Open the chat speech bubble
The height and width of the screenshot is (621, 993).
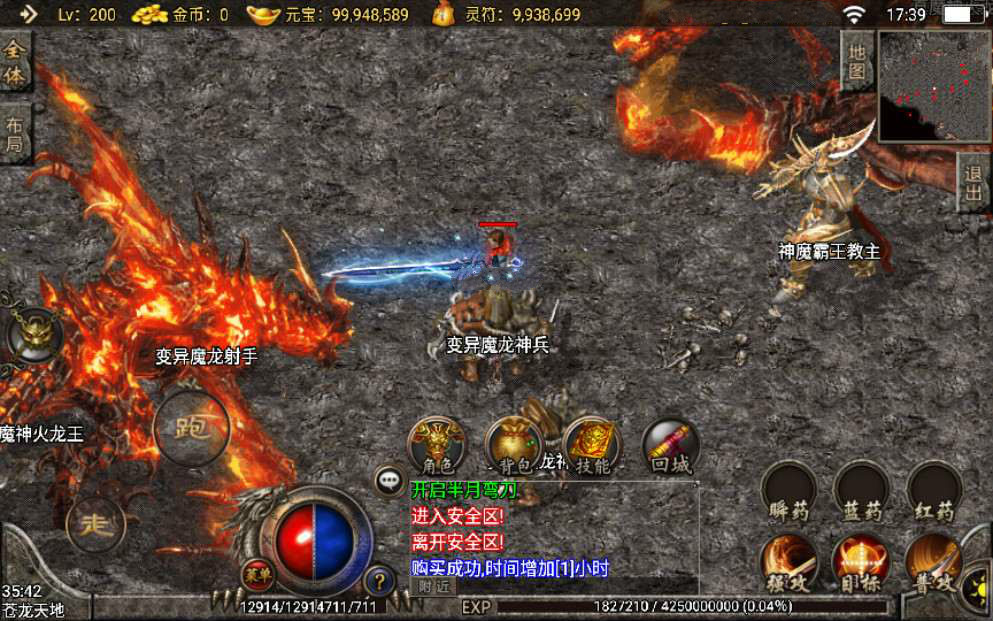389,480
